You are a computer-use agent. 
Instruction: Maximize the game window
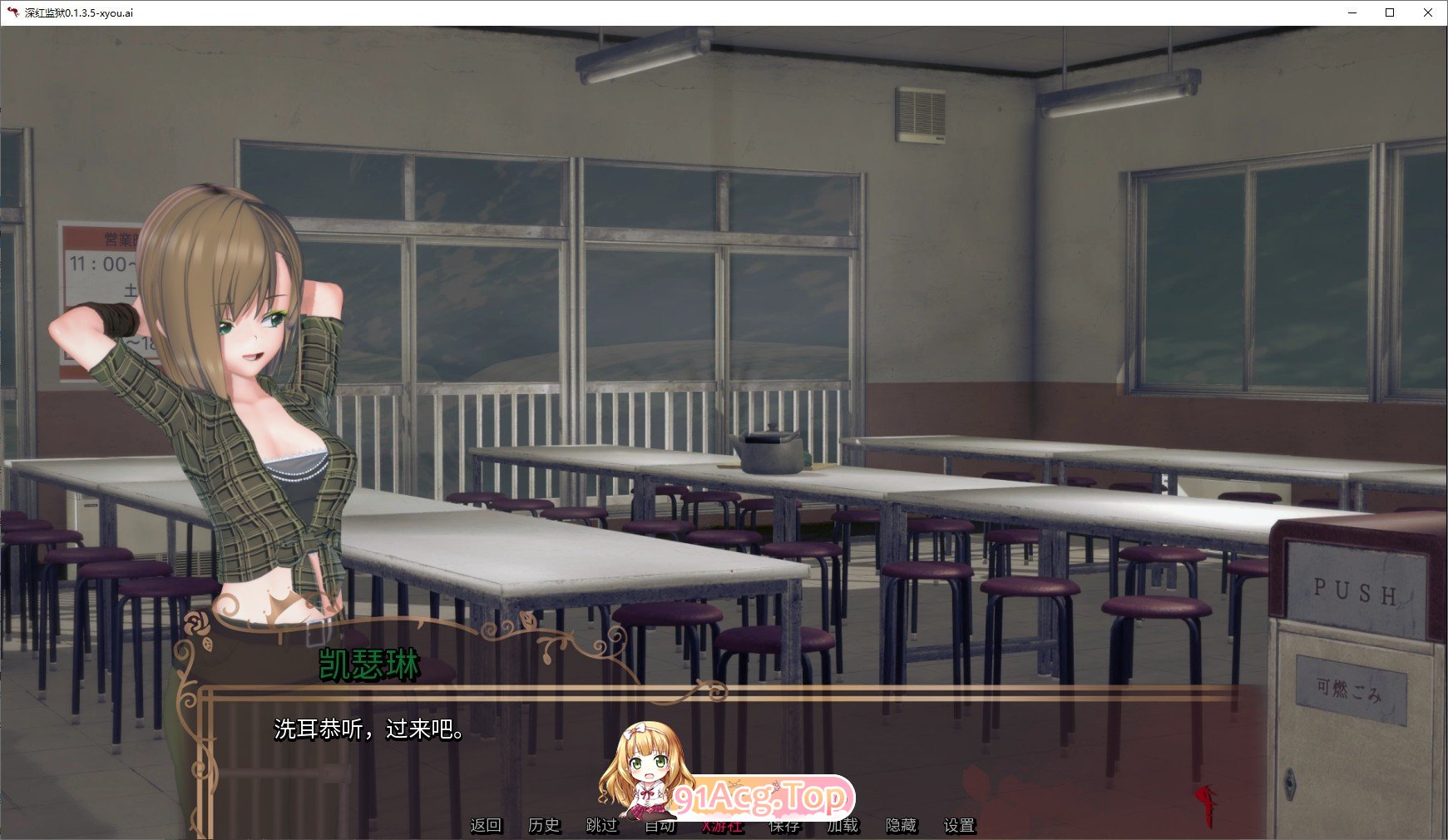[x=1388, y=12]
